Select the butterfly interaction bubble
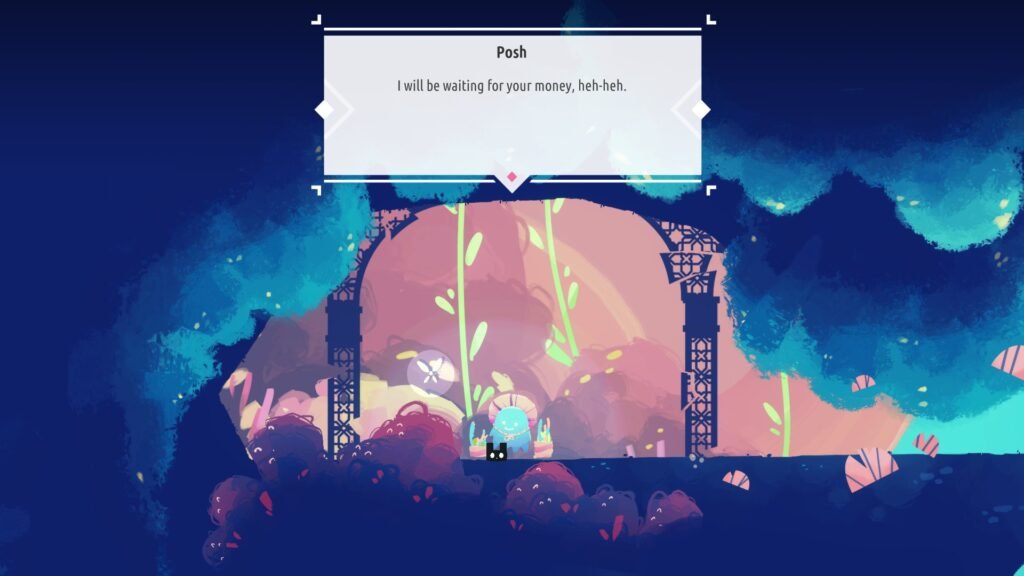The width and height of the screenshot is (1024, 576). [430, 372]
